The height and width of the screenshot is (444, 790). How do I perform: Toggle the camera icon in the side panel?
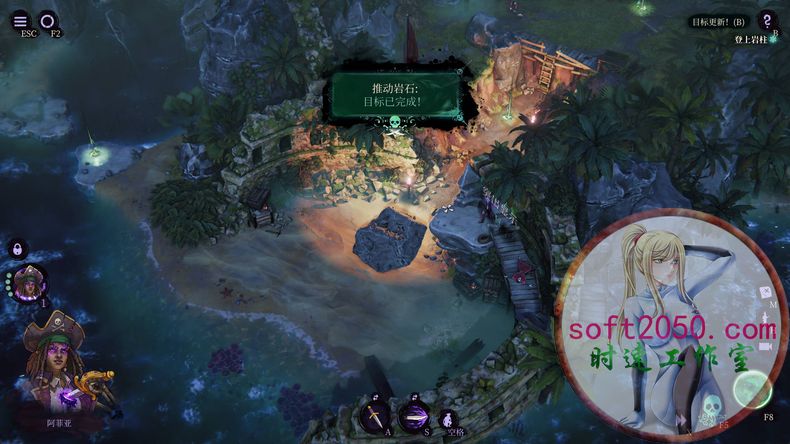point(765,346)
